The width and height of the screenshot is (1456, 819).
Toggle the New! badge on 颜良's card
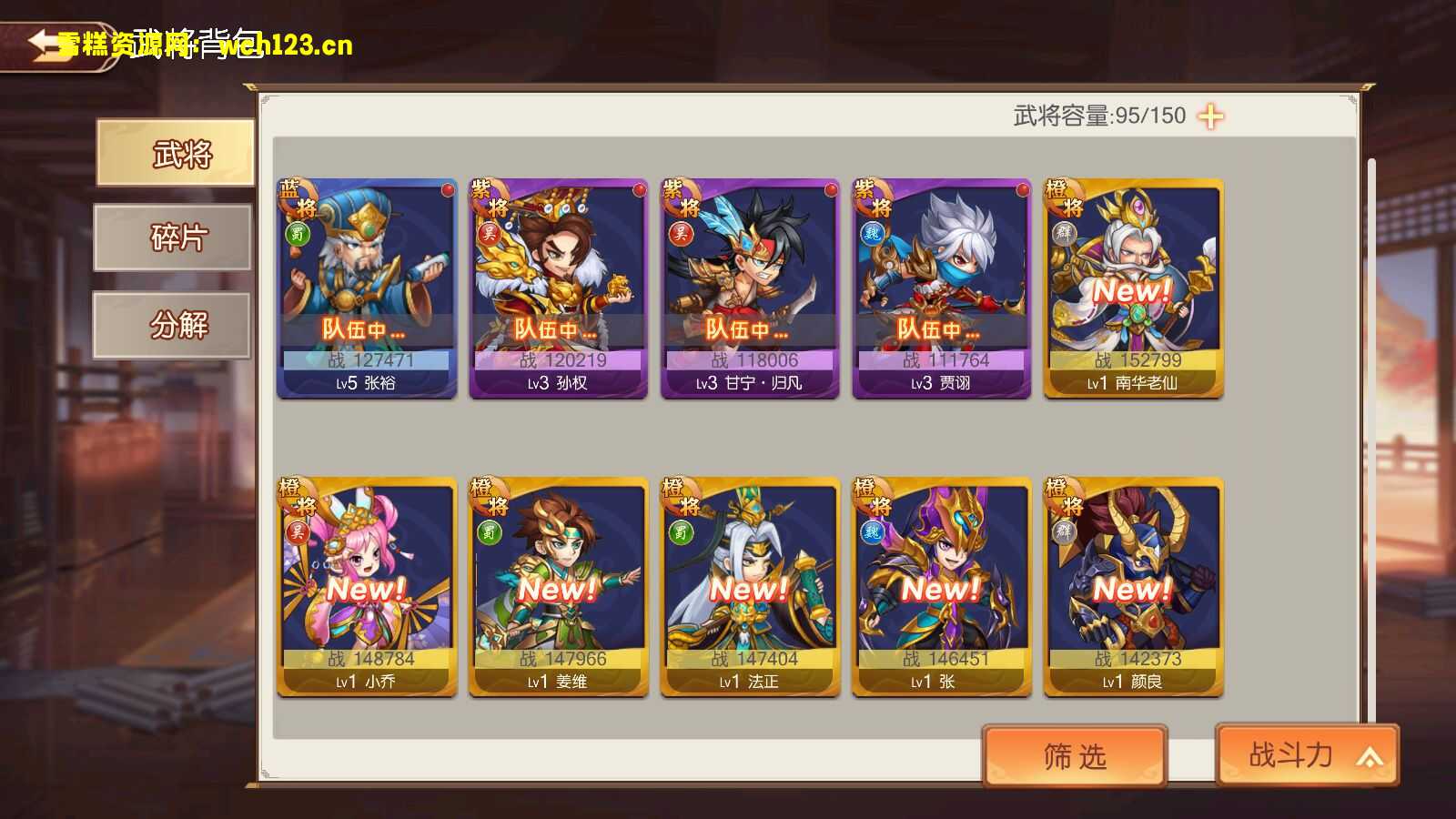(1132, 589)
